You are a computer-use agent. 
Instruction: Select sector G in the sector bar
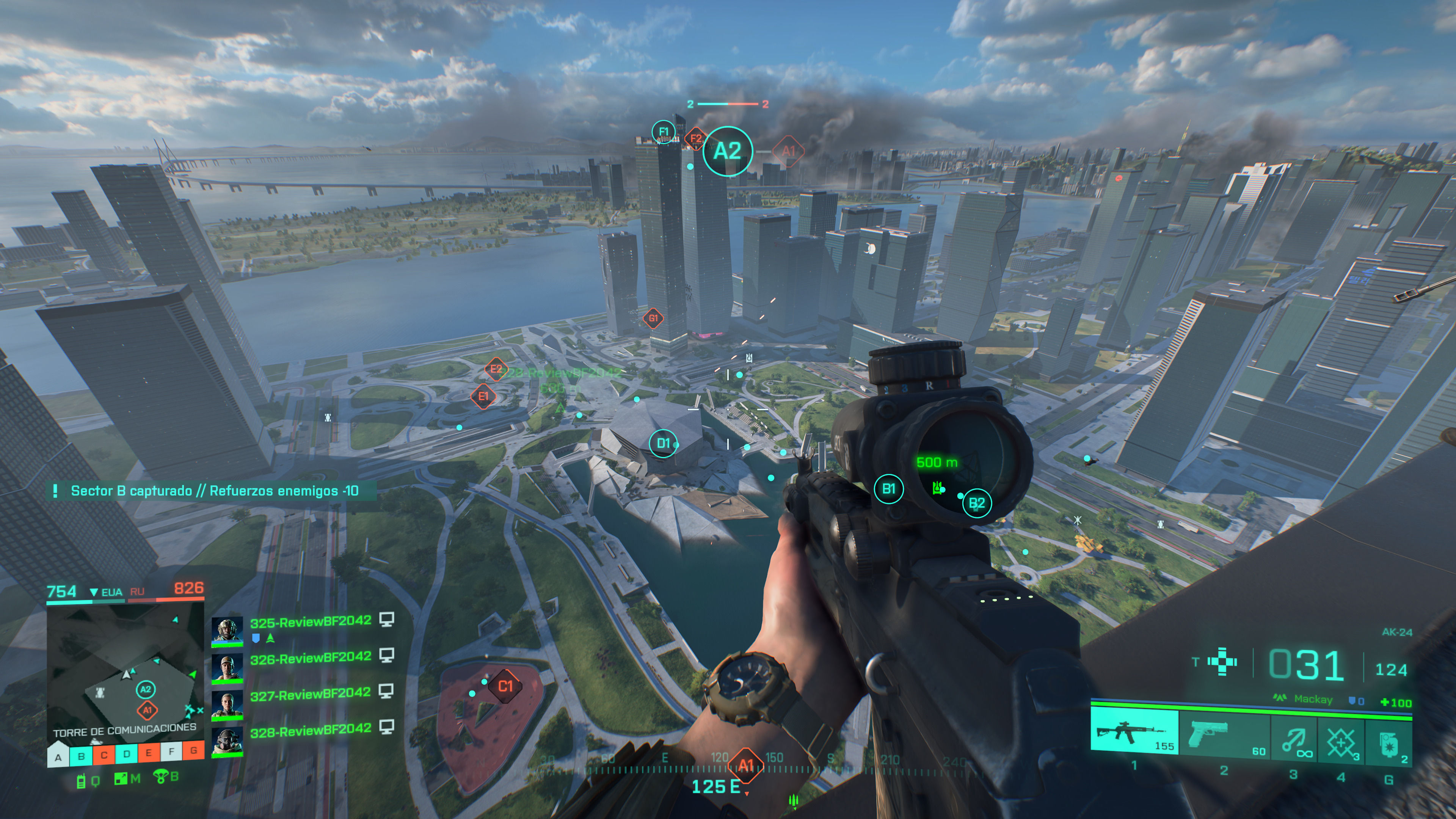tap(193, 751)
